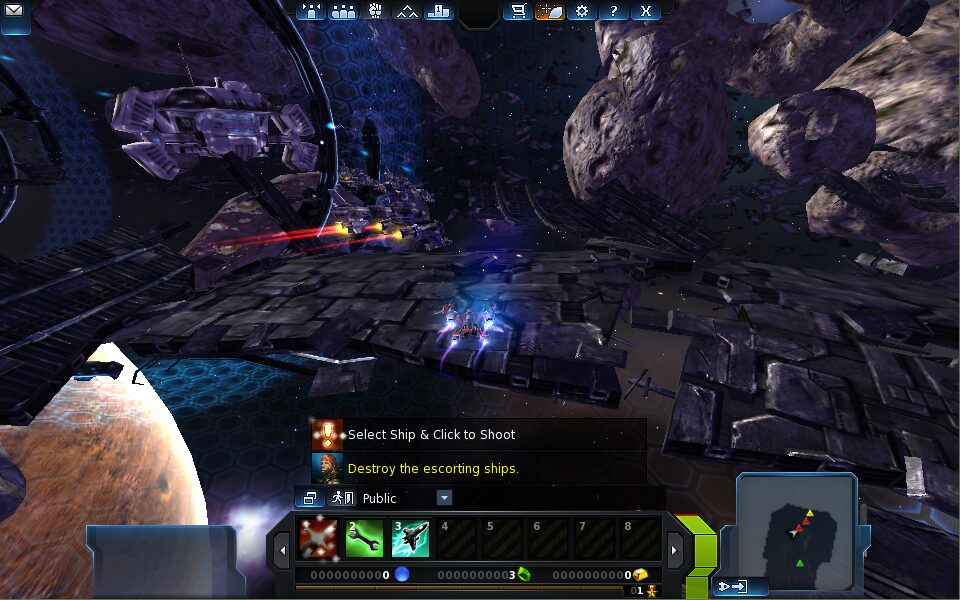
Task: Toggle the highlighted orange toolbar button
Action: 549,11
